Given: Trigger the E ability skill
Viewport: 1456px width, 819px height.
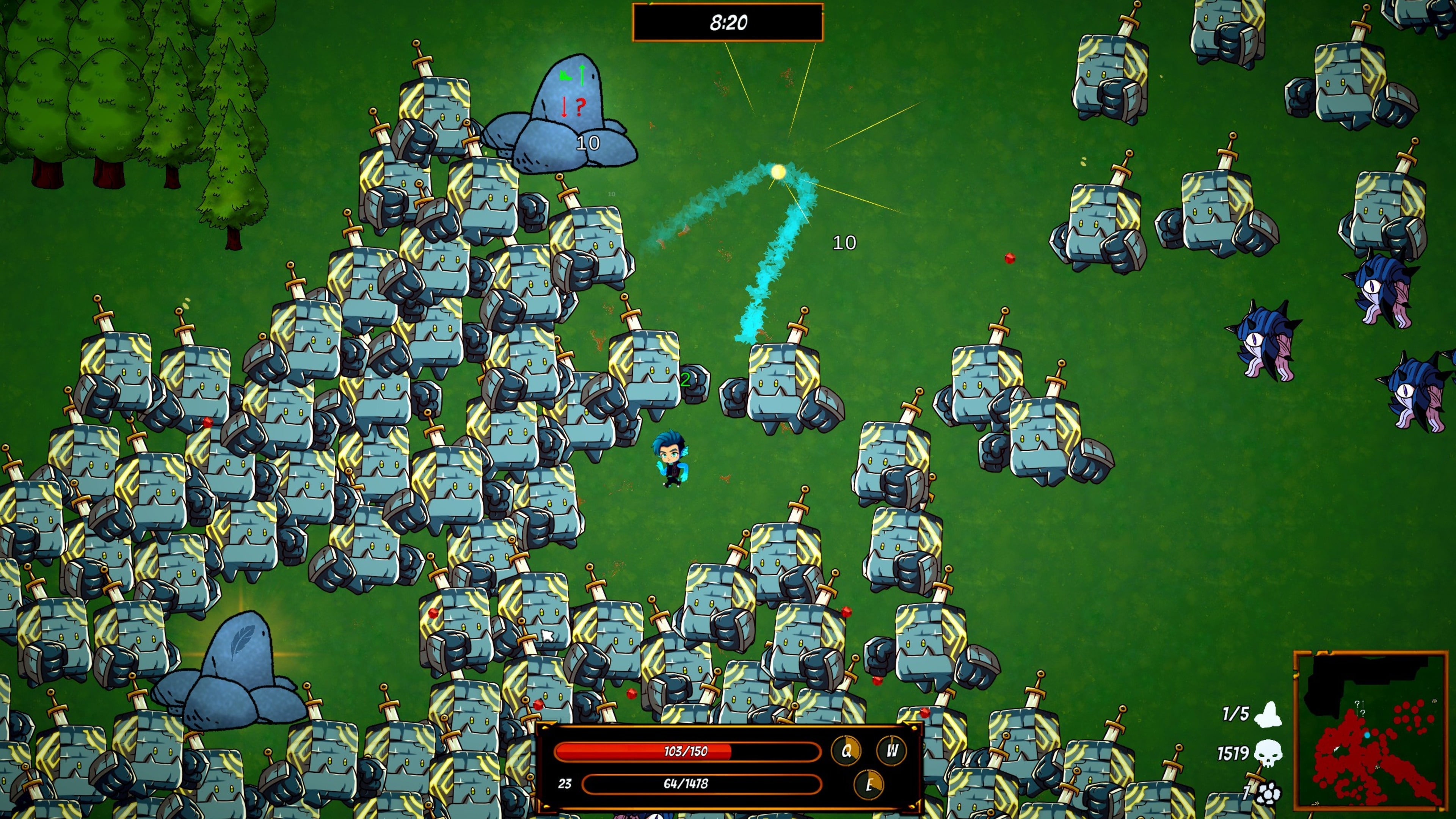Looking at the screenshot, I should click(869, 784).
